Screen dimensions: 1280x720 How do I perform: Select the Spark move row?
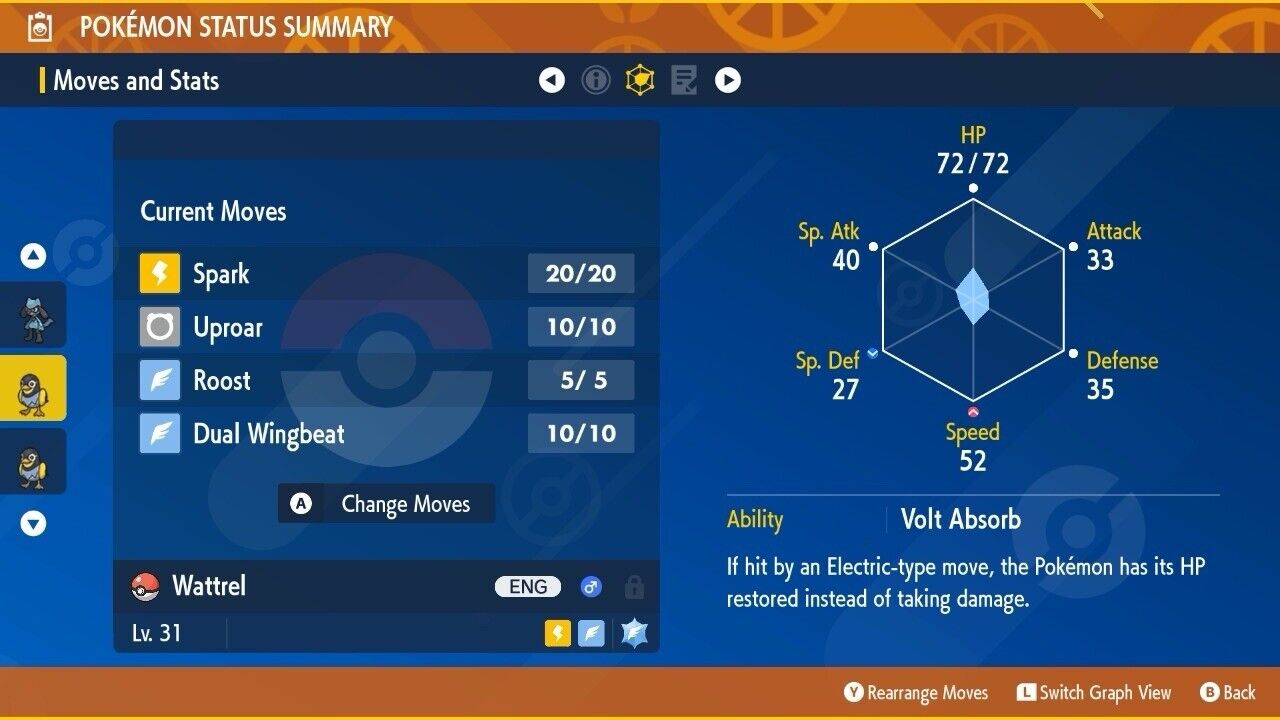point(386,274)
